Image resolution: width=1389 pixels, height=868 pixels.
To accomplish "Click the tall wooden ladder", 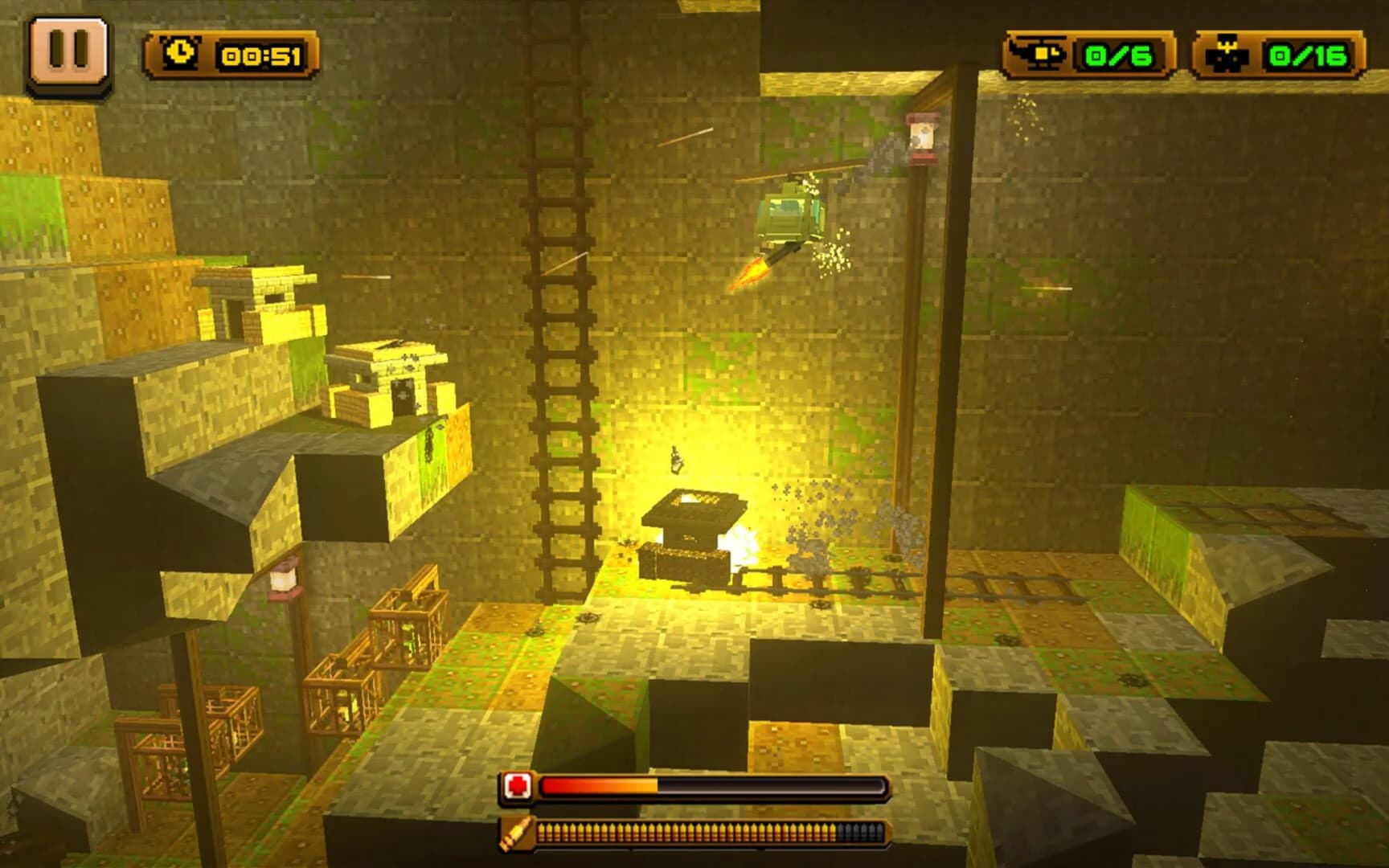I will [x=559, y=321].
